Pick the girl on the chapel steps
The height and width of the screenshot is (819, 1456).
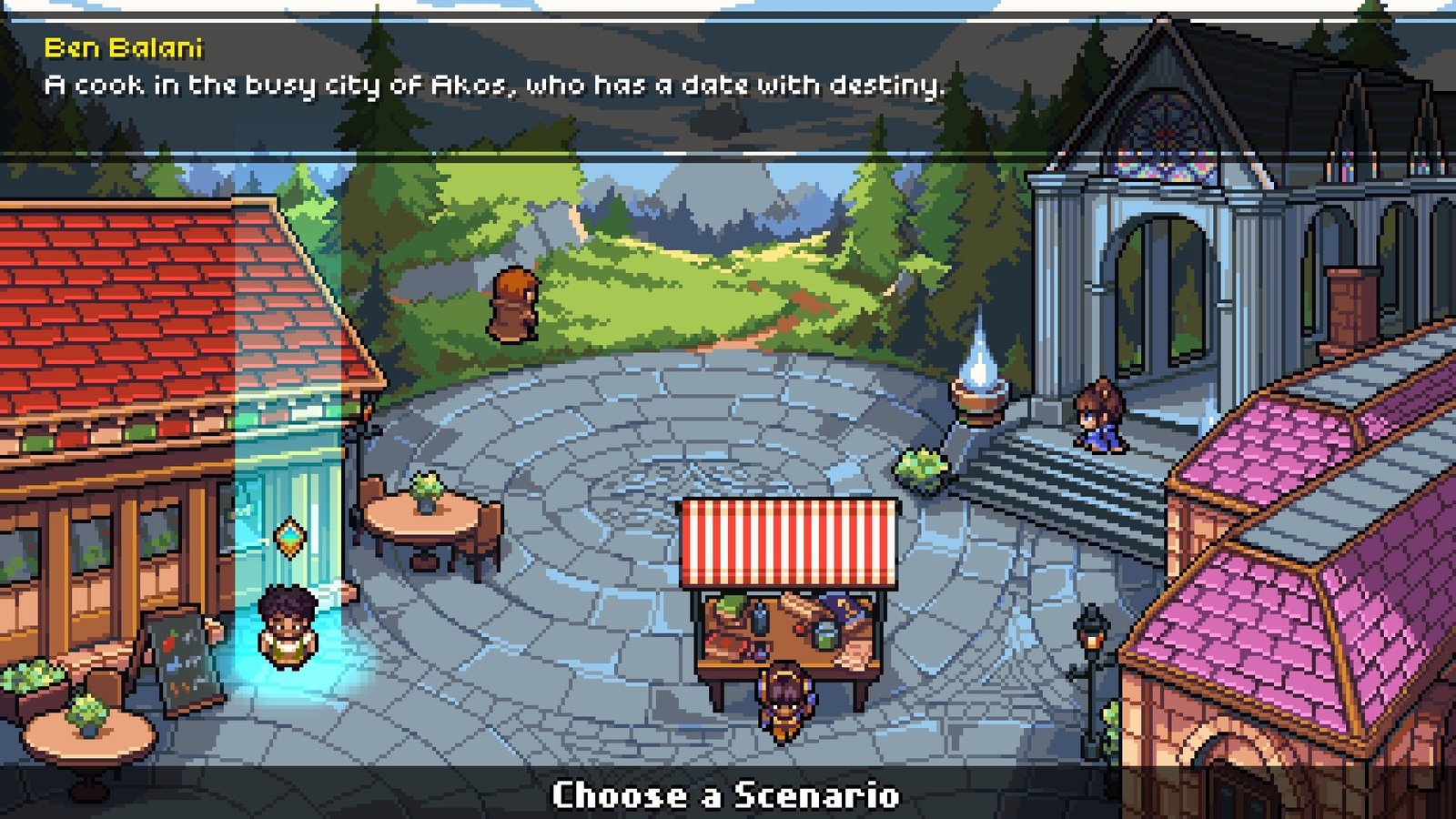[x=1099, y=416]
